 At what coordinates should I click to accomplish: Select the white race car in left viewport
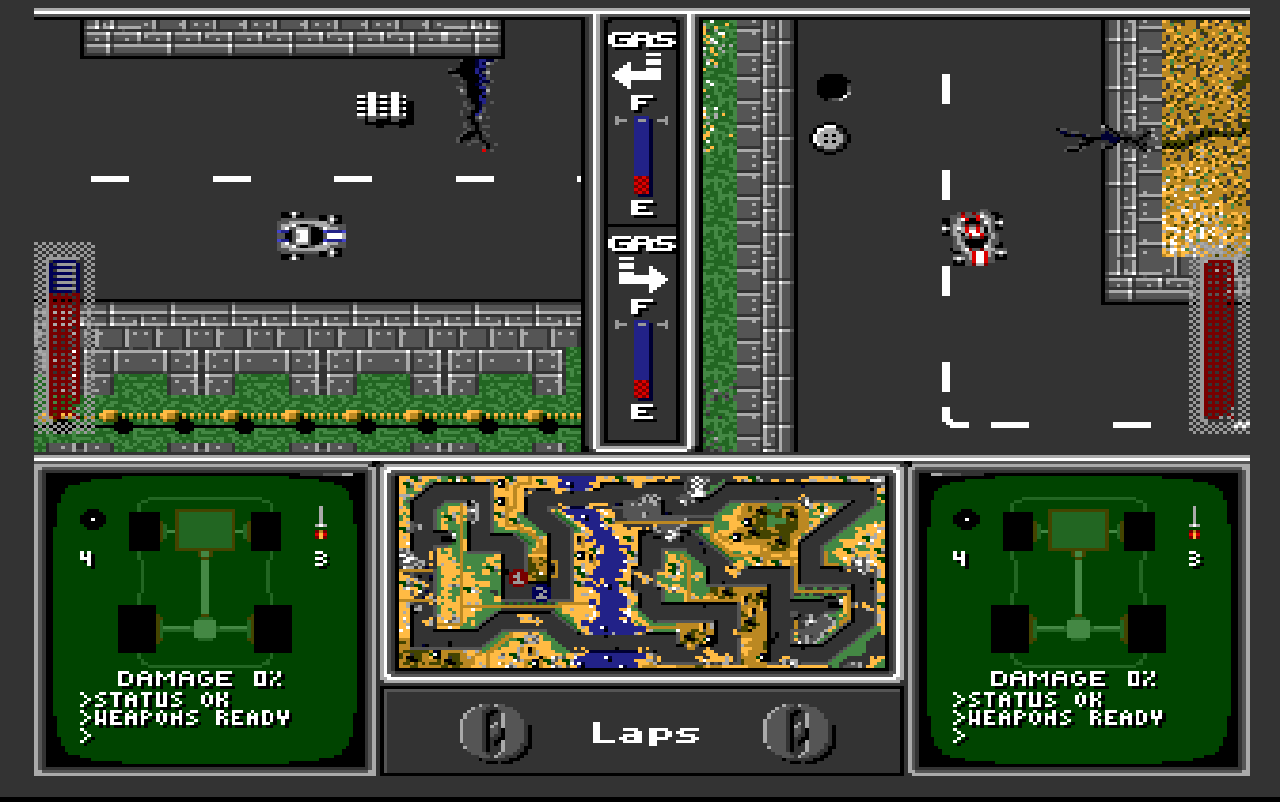[x=310, y=237]
